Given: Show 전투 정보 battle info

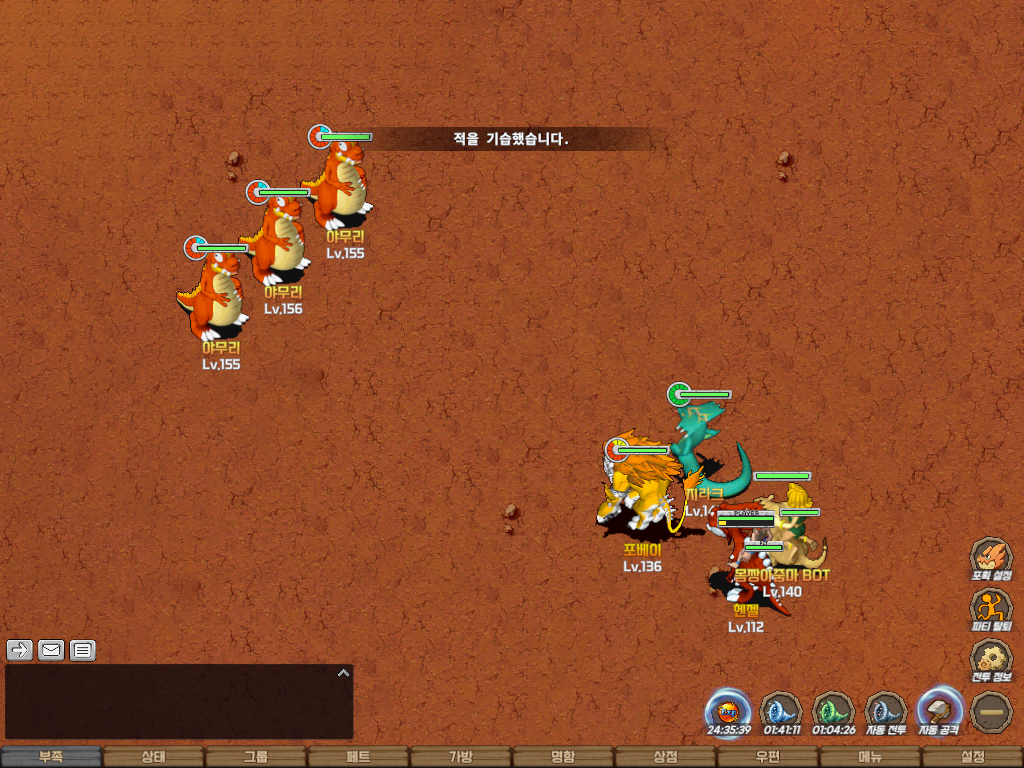Looking at the screenshot, I should click(x=991, y=658).
